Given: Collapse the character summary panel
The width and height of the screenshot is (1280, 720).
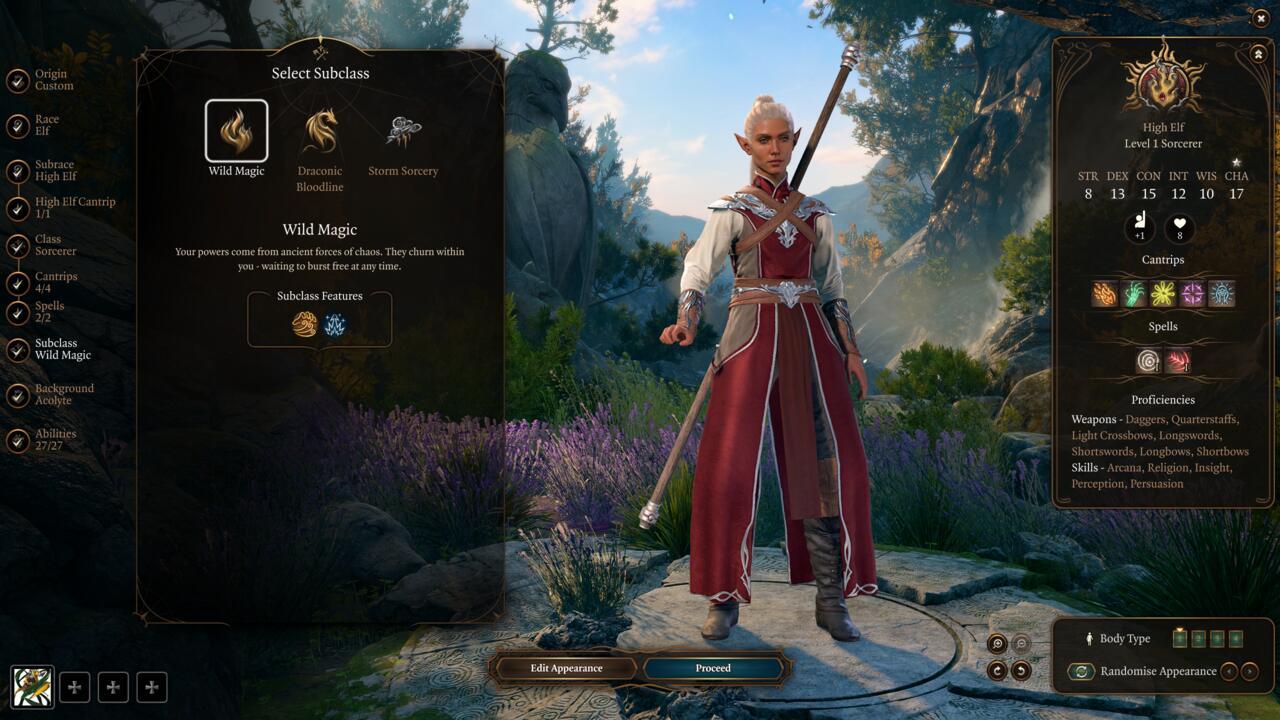Looking at the screenshot, I should click(1257, 53).
